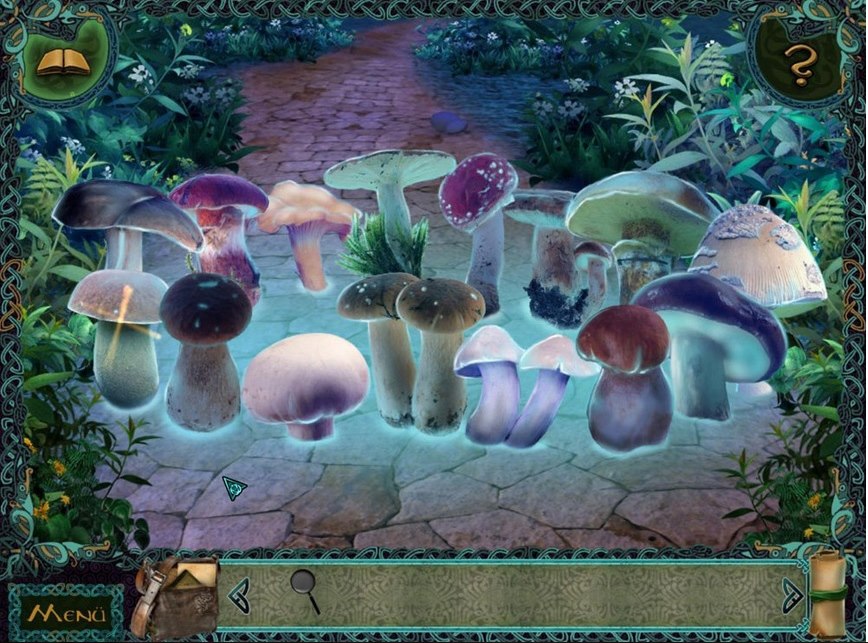Screen dimensions: 868x643
Task: Open the Menu button
Action: [68, 611]
